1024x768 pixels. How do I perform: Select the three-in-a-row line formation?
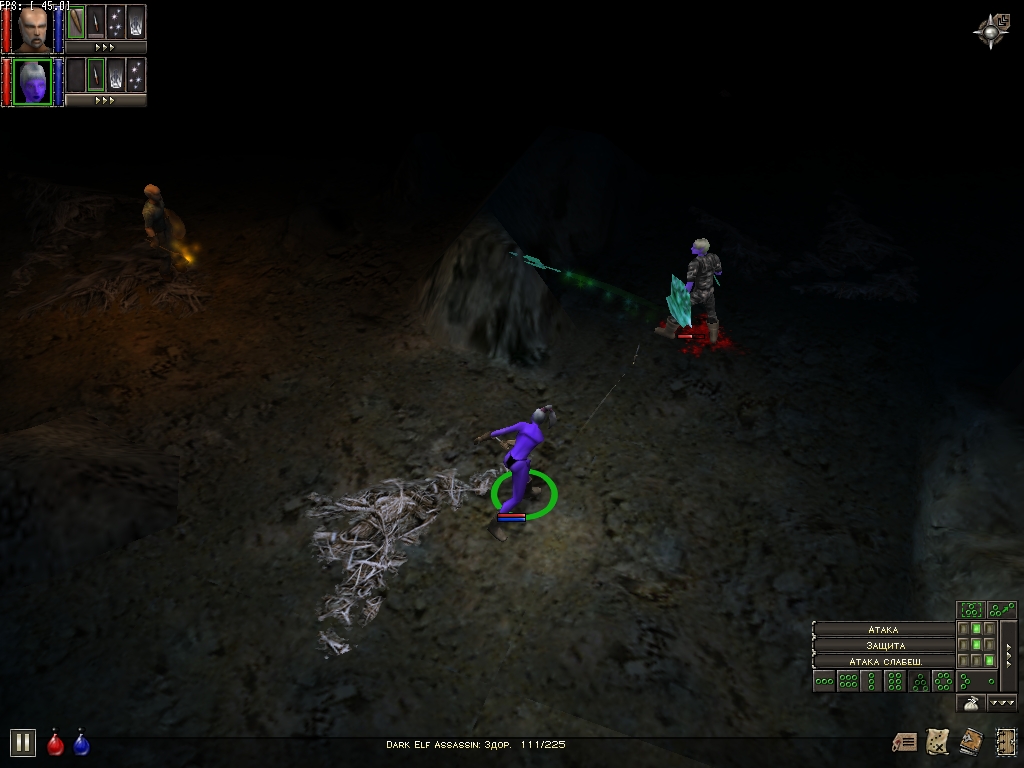(x=825, y=682)
